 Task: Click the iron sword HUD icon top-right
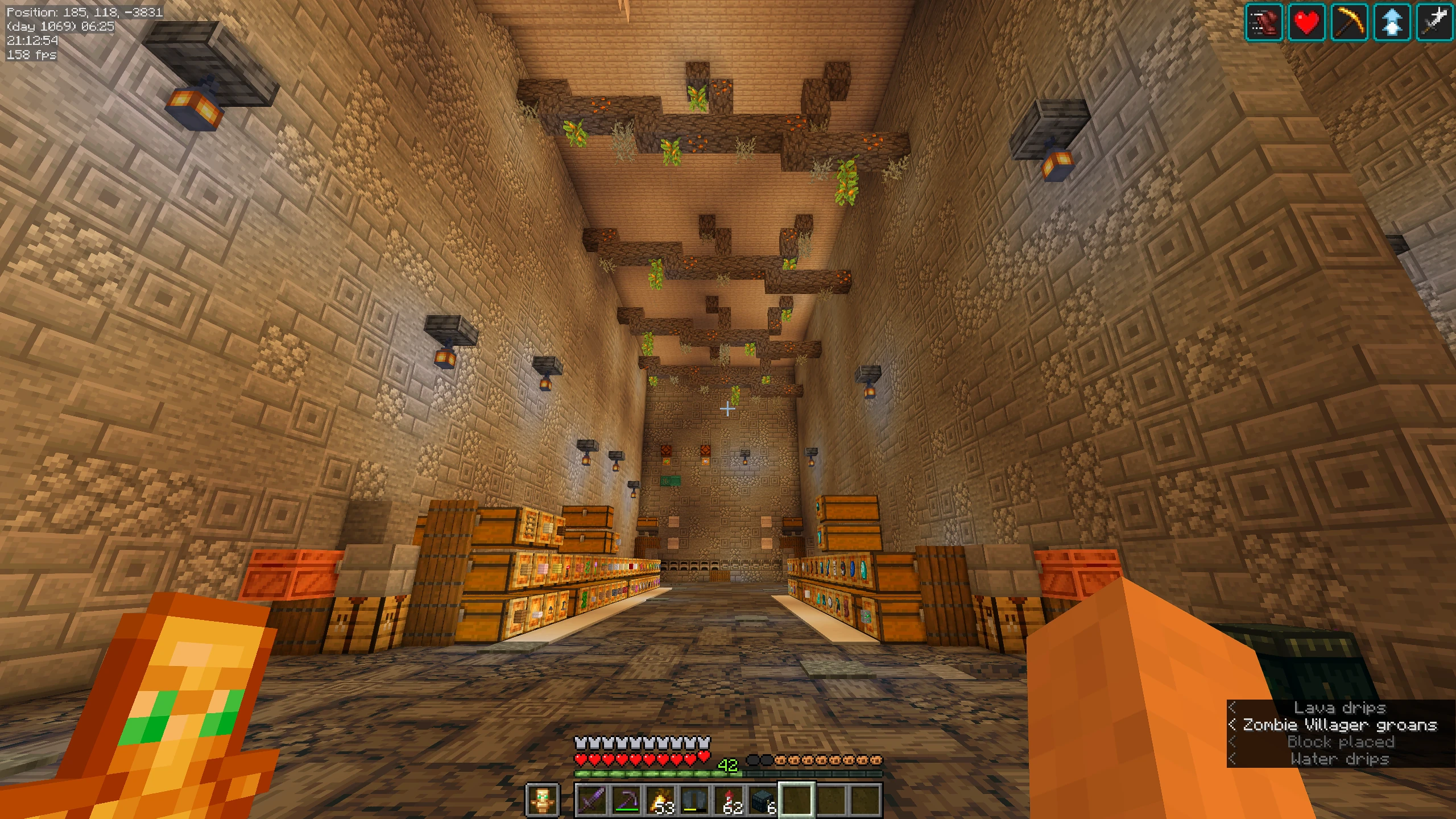[x=1434, y=23]
